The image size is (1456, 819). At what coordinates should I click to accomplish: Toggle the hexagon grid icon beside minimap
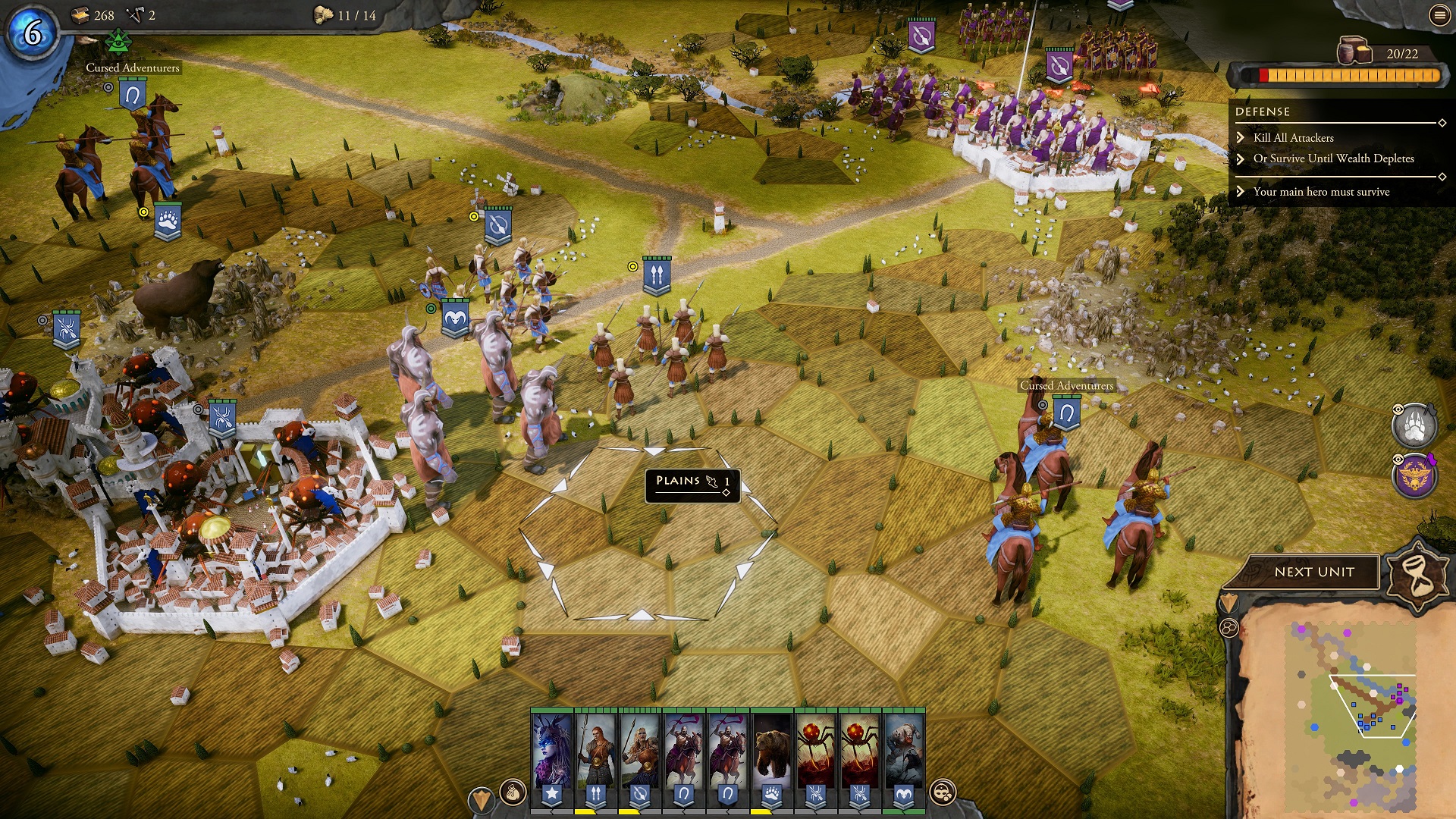pyautogui.click(x=1229, y=628)
